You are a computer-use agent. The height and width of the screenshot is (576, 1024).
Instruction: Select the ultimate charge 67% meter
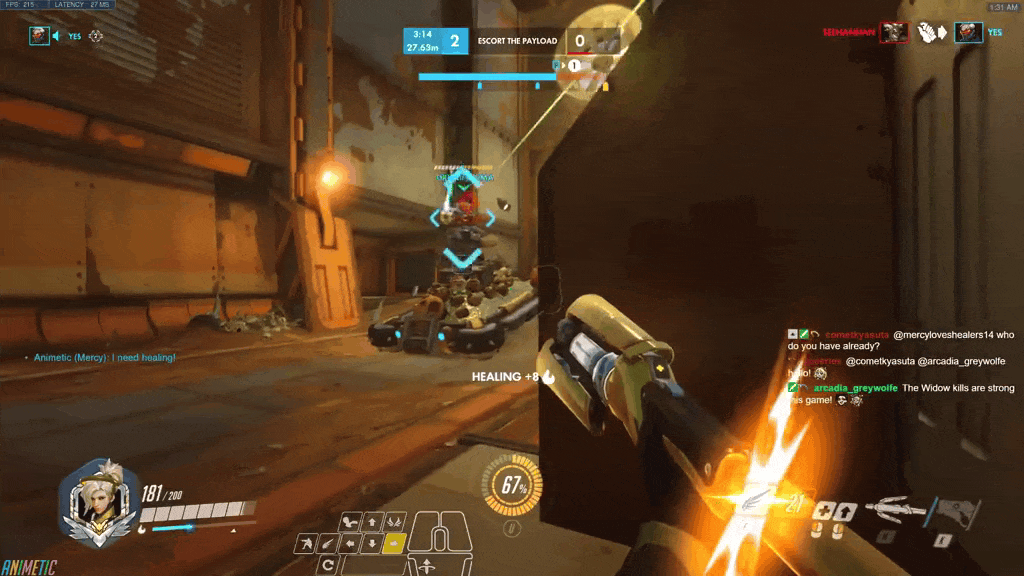515,487
